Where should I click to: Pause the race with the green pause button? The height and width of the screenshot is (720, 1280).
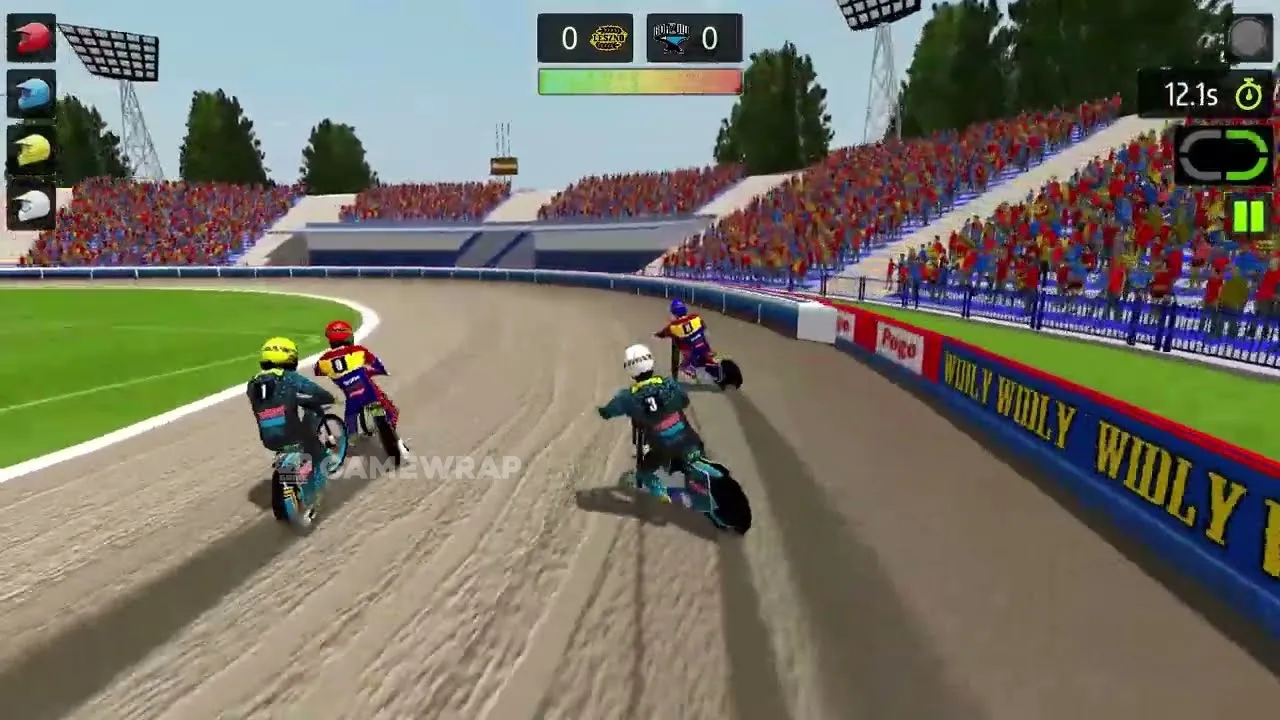(1248, 216)
